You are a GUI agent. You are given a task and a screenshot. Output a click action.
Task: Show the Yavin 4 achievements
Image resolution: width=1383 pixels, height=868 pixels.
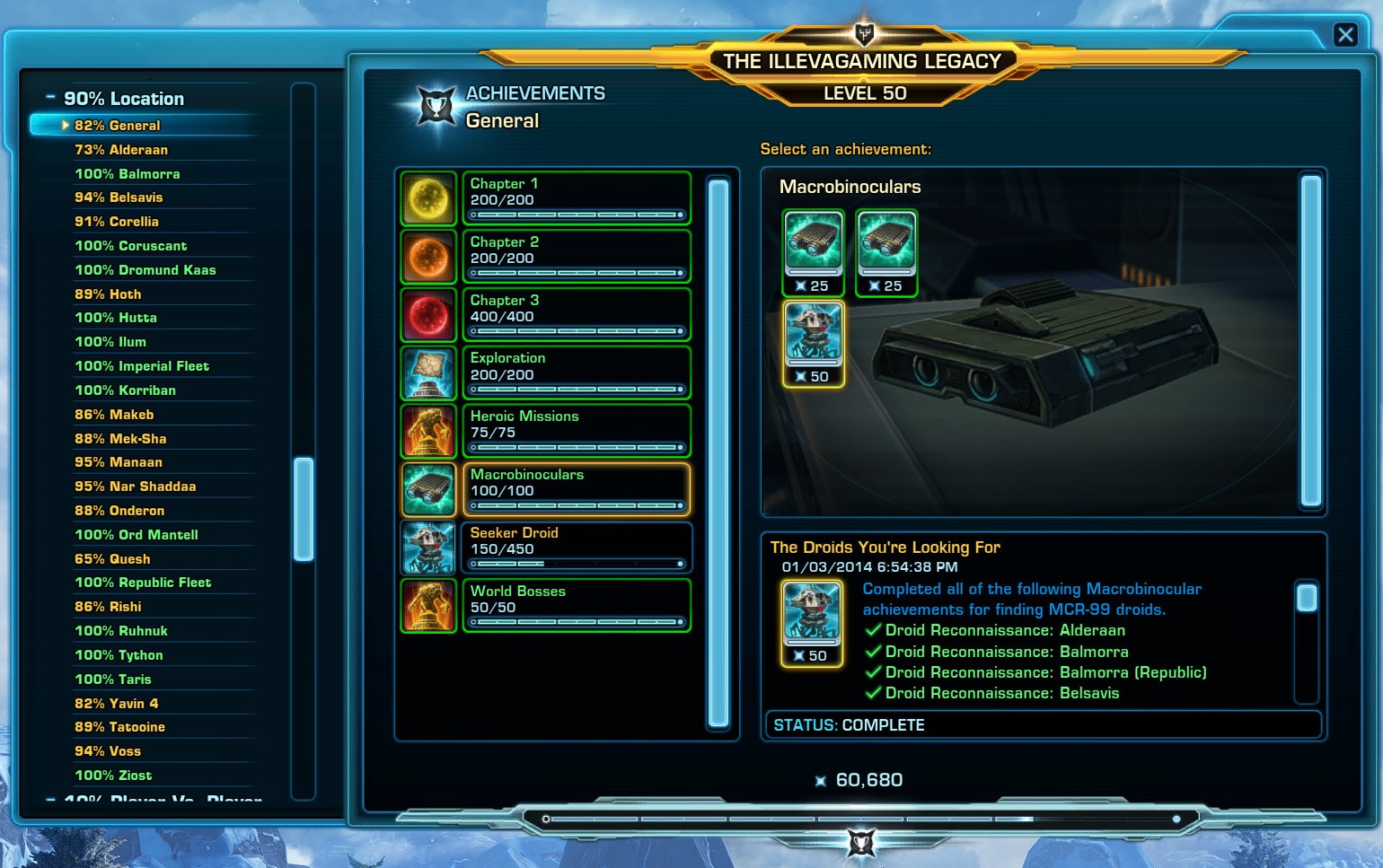point(116,704)
